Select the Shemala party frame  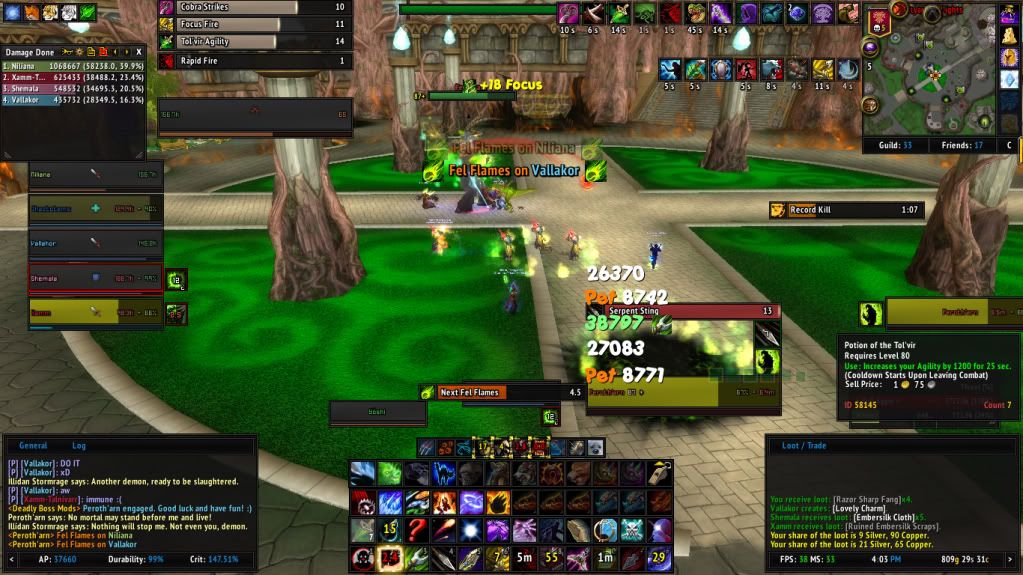94,279
